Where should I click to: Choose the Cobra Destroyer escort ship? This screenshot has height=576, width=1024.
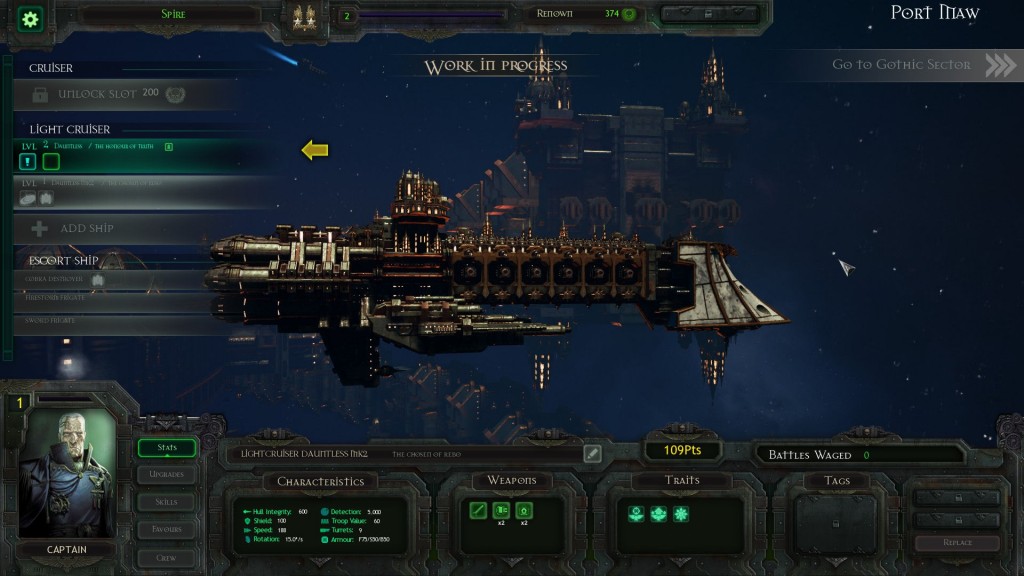(110, 280)
